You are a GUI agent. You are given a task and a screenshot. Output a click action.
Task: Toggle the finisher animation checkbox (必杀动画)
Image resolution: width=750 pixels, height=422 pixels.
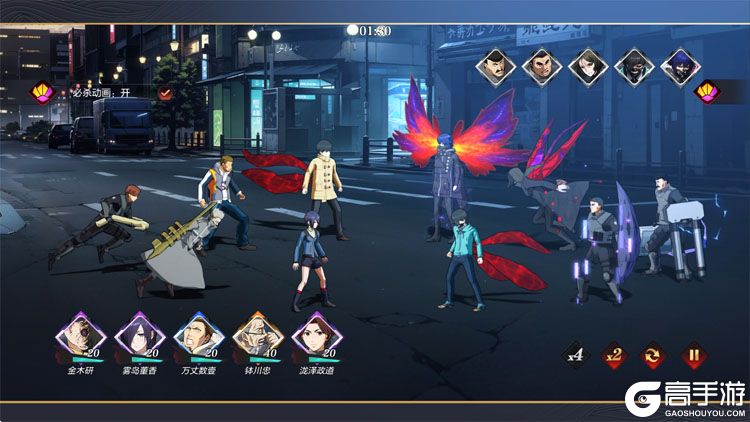[x=166, y=93]
